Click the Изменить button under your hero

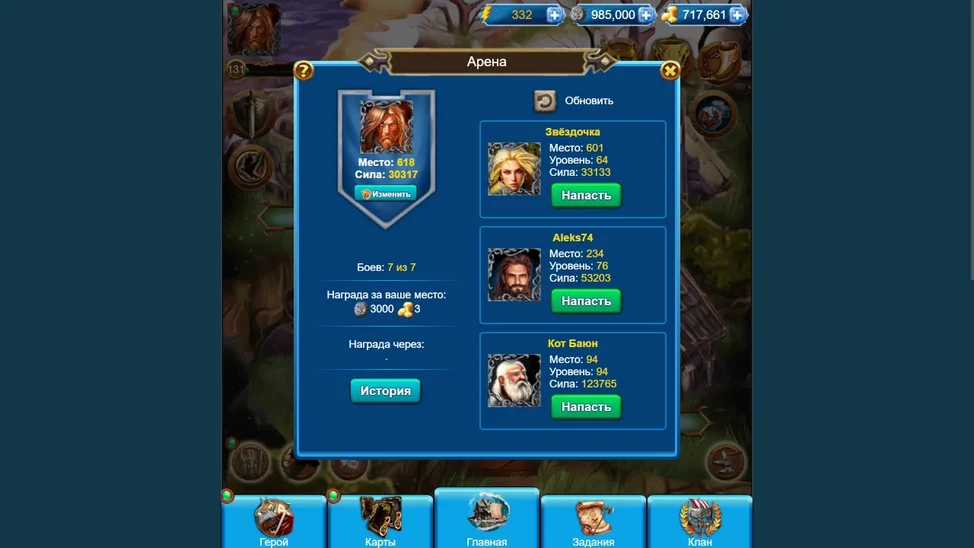point(385,194)
